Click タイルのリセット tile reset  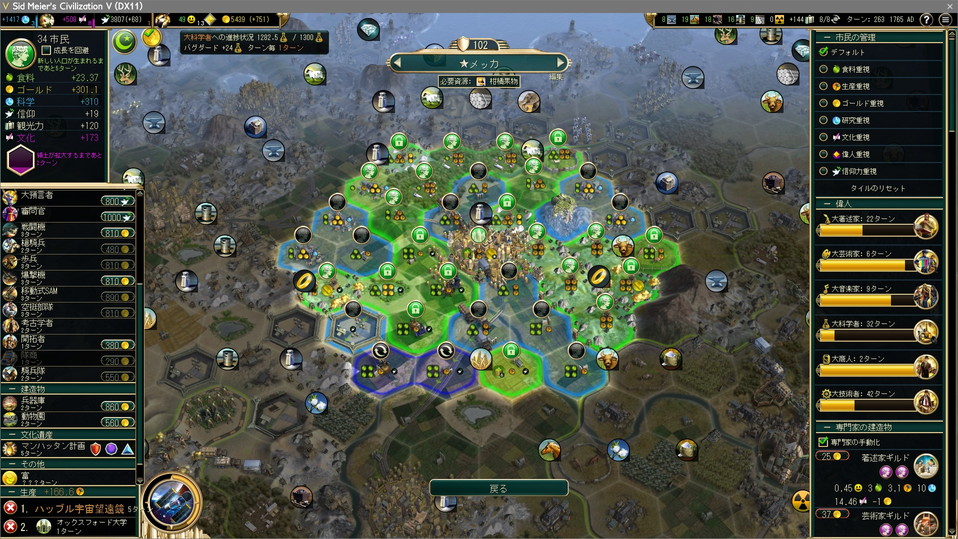pos(878,188)
